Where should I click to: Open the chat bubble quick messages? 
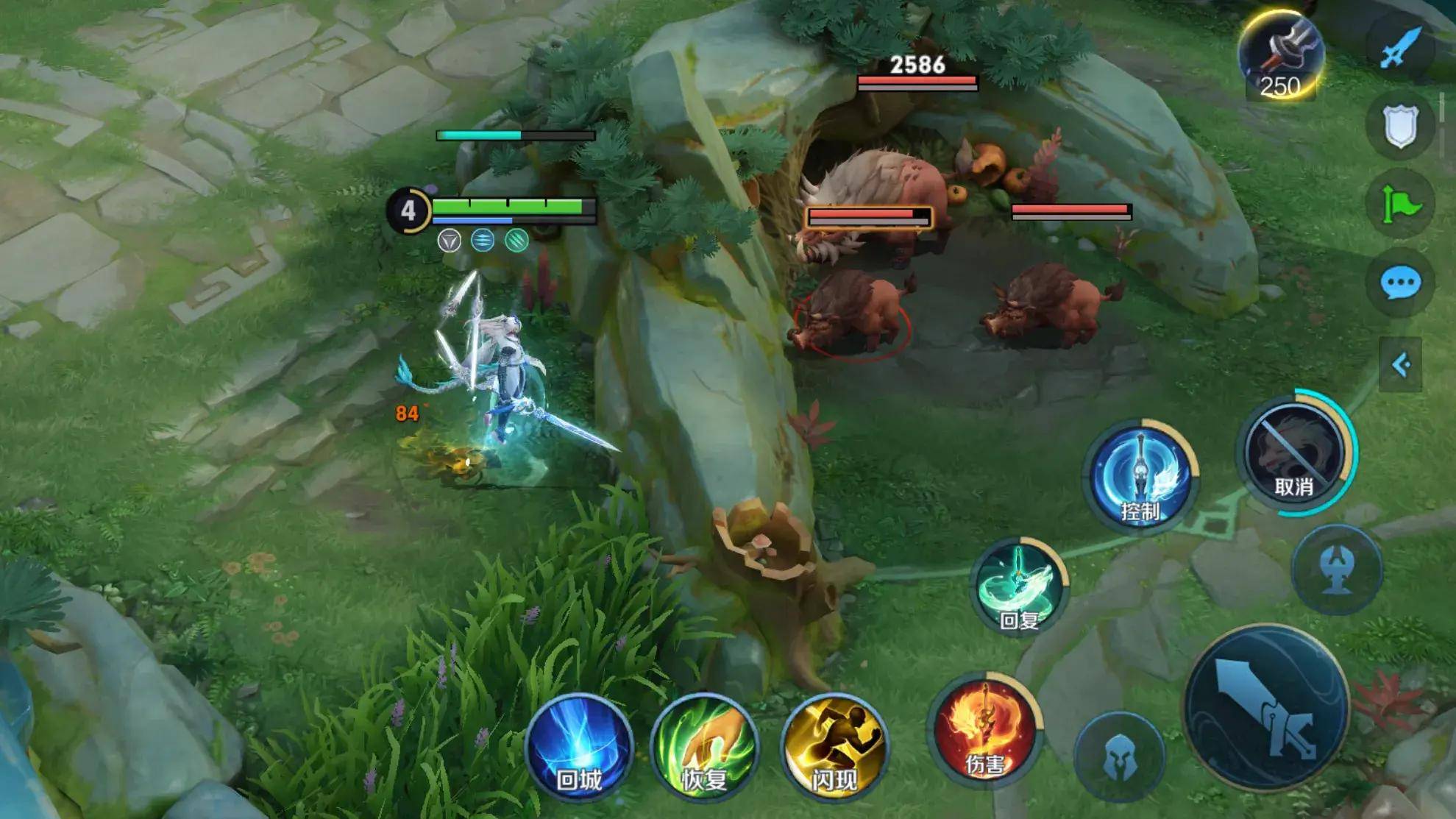point(1400,283)
